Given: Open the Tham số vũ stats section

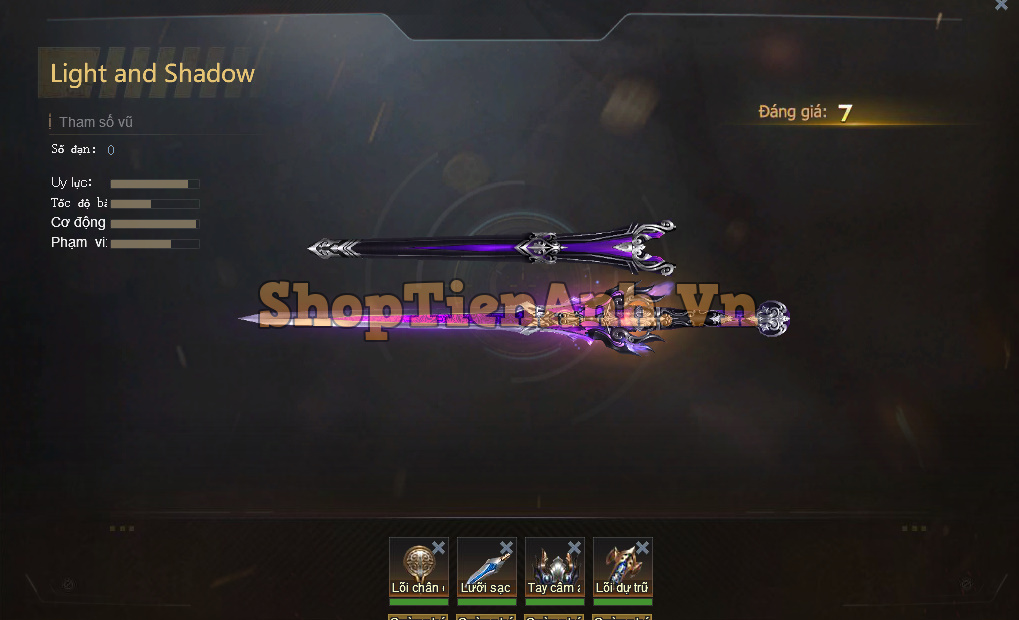Looking at the screenshot, I should click(96, 122).
